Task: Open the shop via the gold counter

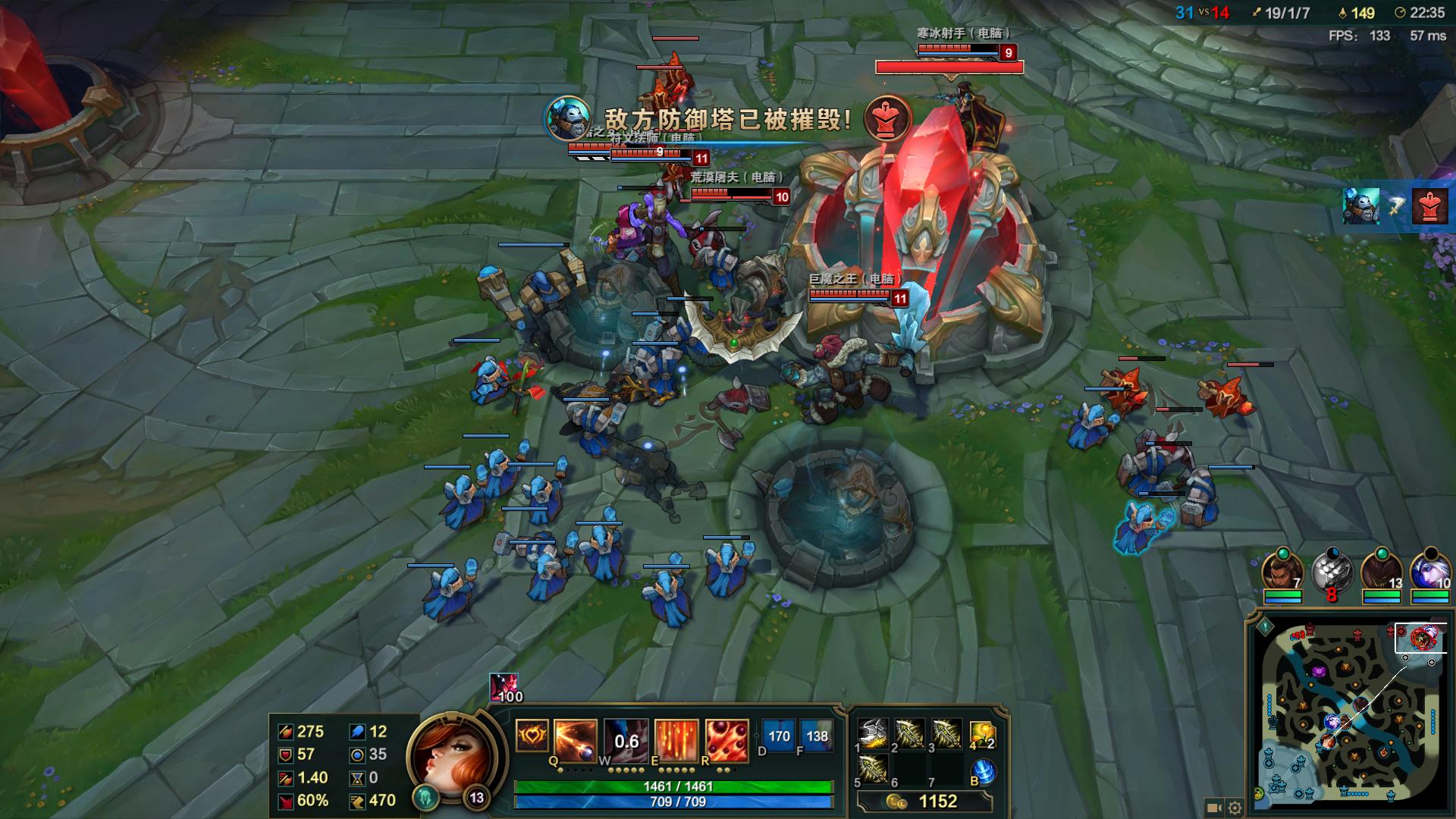Action: [925, 802]
